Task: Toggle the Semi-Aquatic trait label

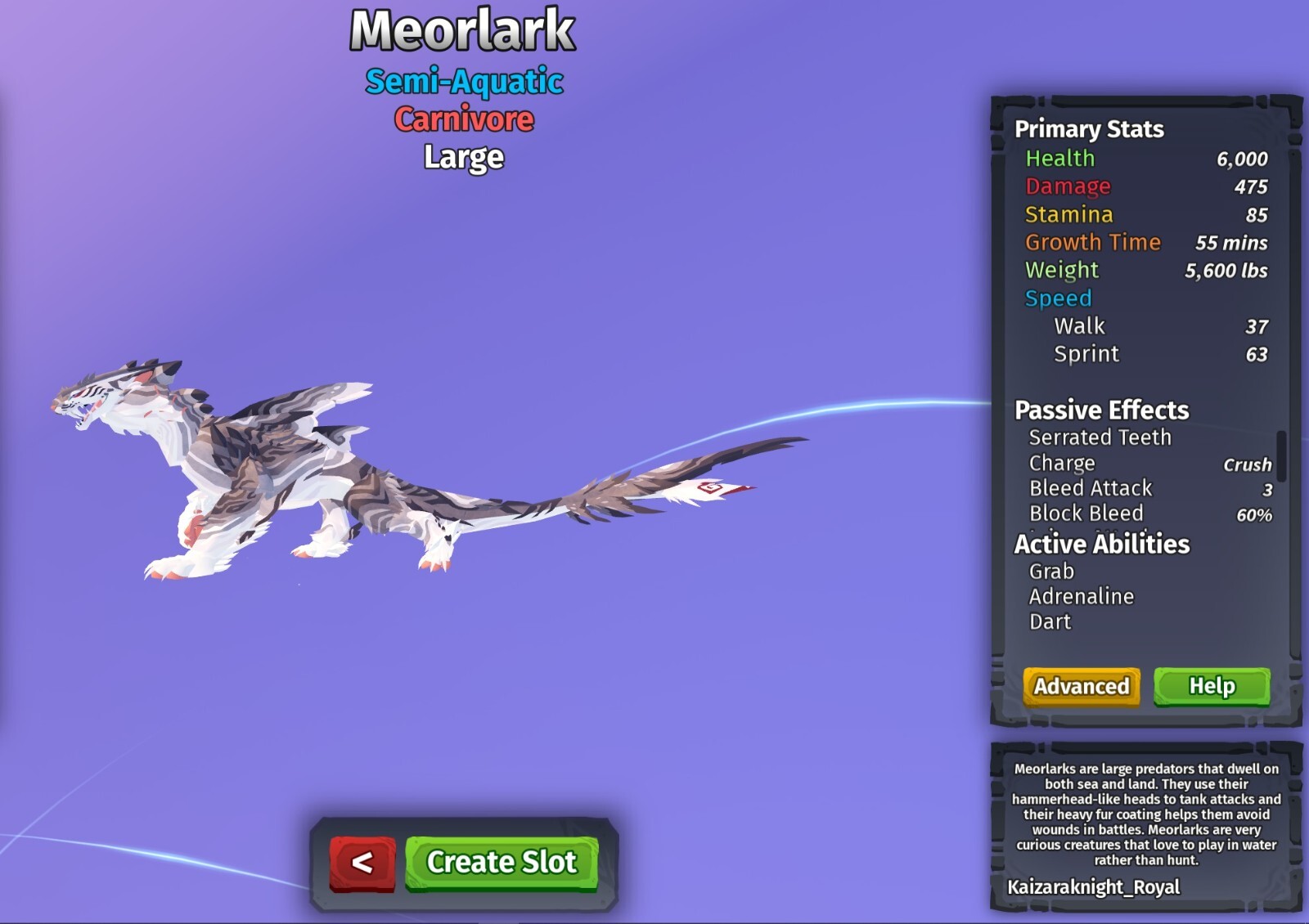Action: [465, 82]
